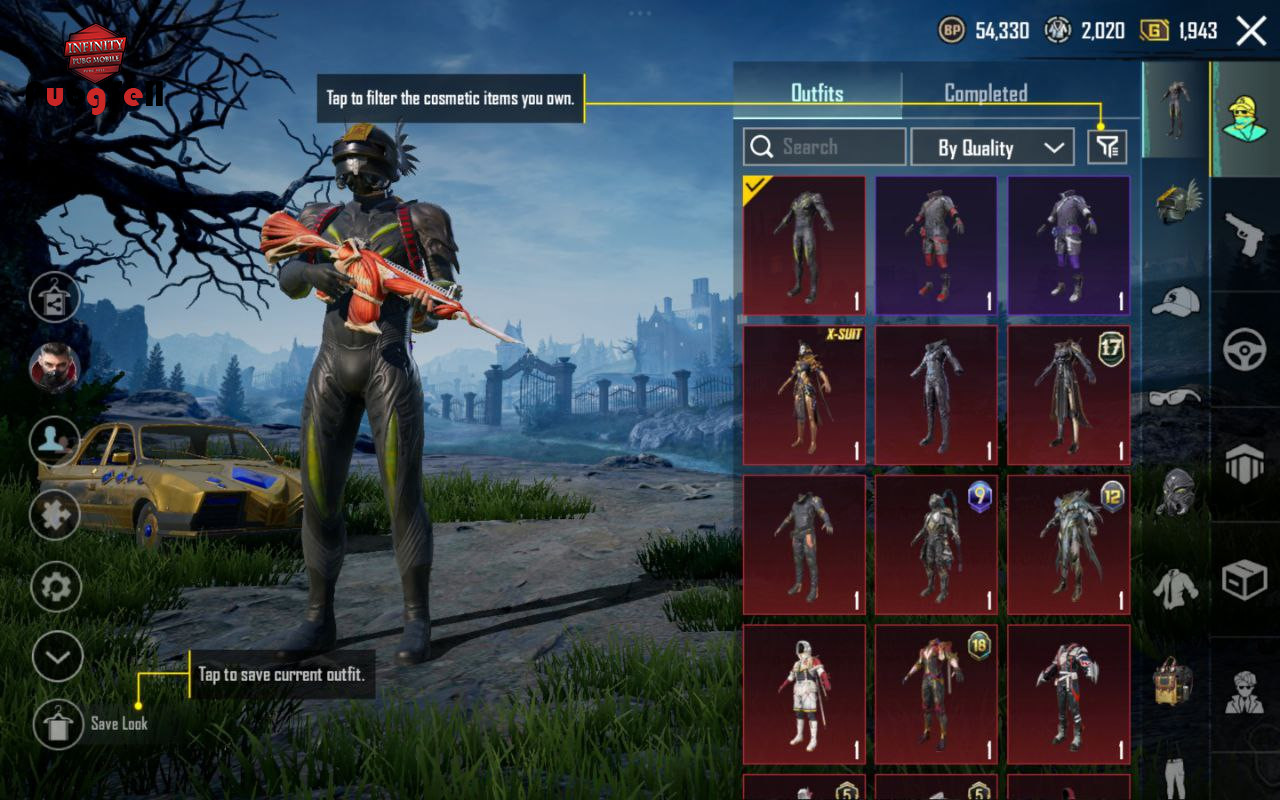The image size is (1280, 800).
Task: Save the current look
Action: tap(58, 724)
